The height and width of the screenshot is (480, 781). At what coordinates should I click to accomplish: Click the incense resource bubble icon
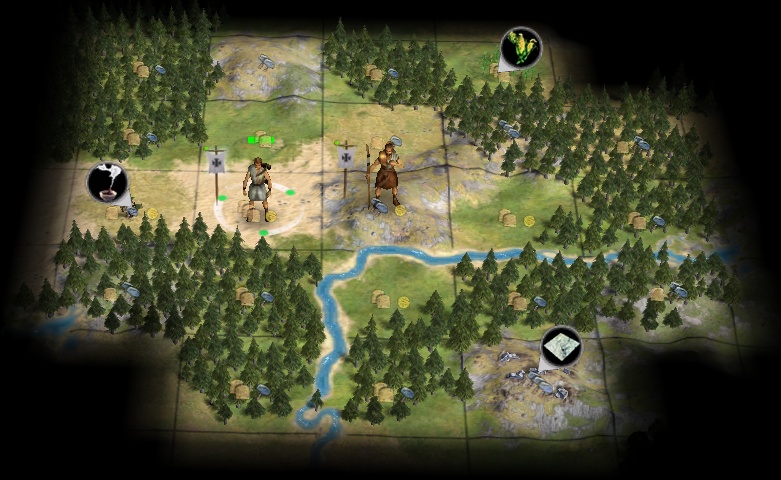pos(107,182)
